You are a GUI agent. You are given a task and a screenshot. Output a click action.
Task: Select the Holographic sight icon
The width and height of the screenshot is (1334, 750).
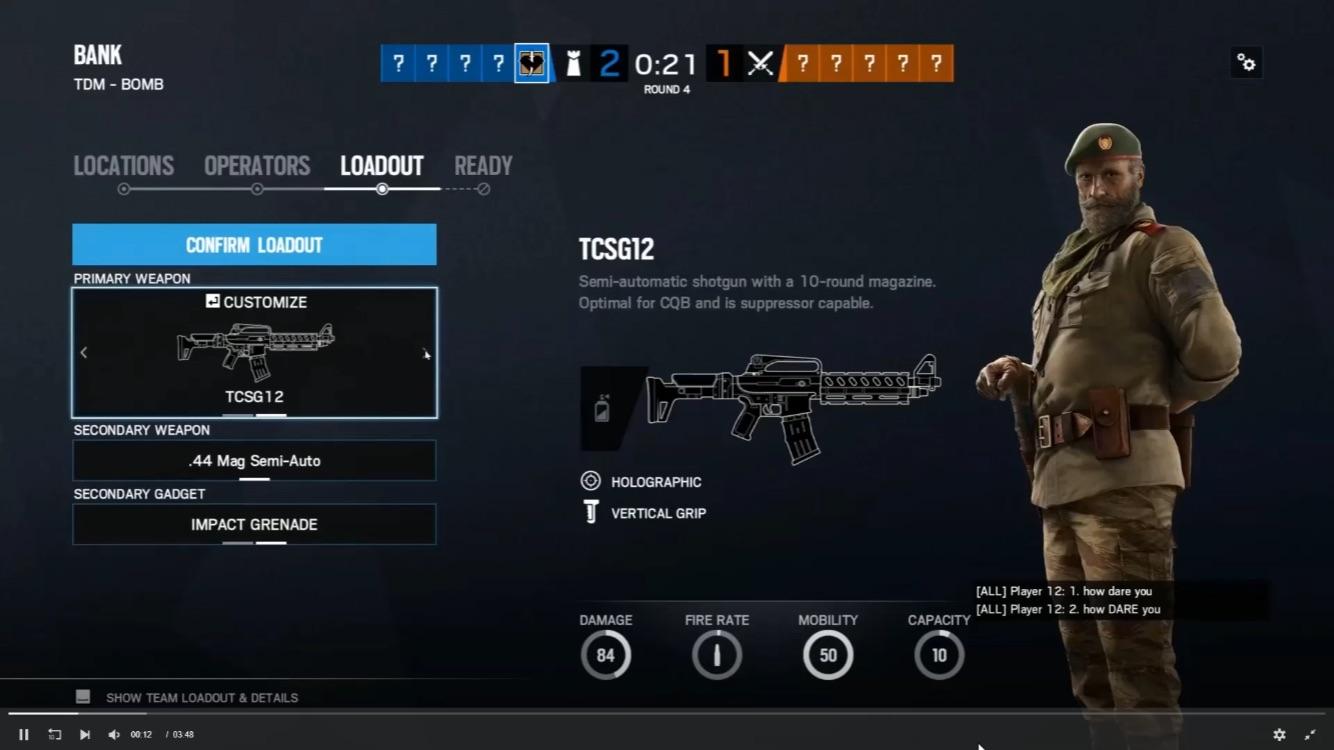[x=593, y=481]
